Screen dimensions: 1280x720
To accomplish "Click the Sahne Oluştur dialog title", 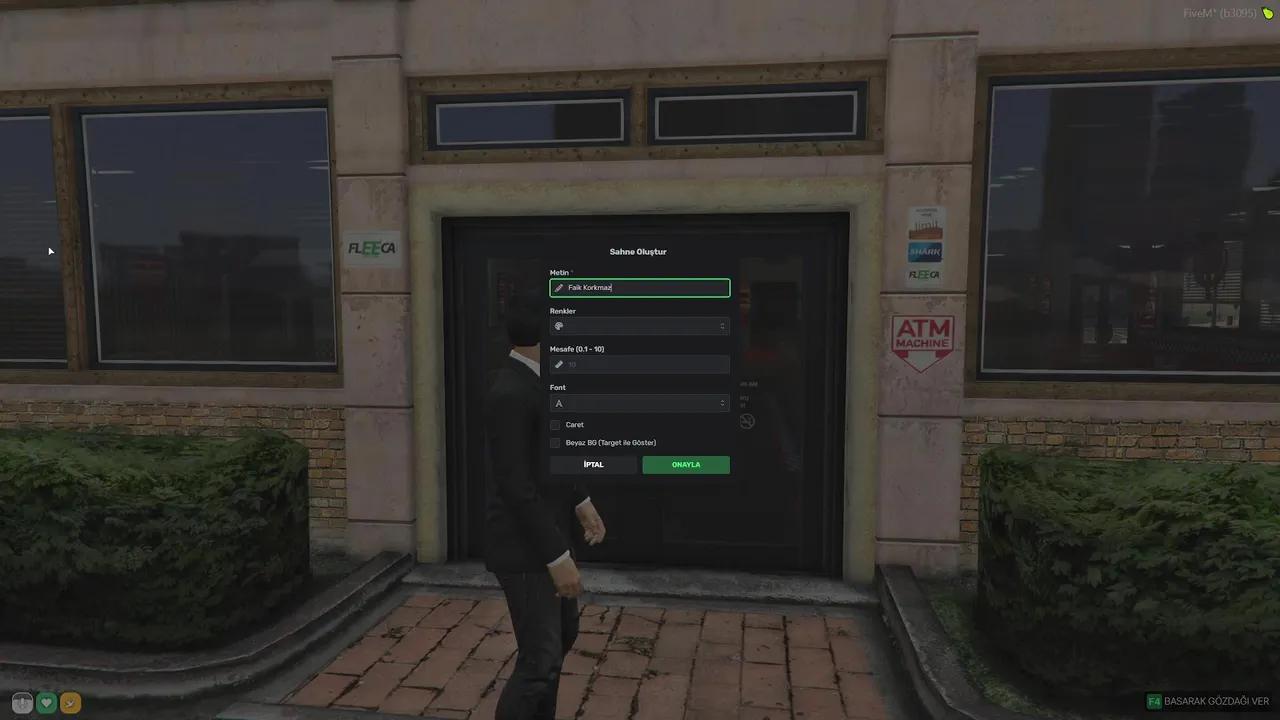I will click(x=638, y=251).
